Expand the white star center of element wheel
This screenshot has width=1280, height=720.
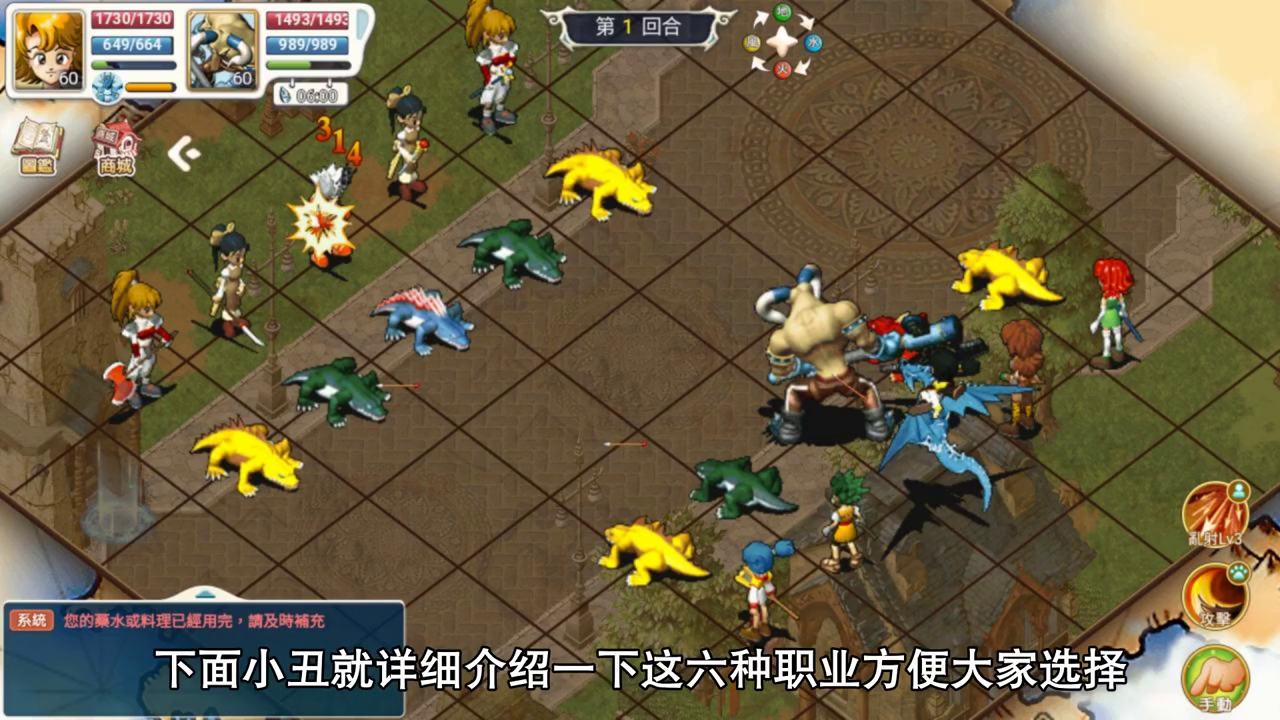tap(782, 42)
